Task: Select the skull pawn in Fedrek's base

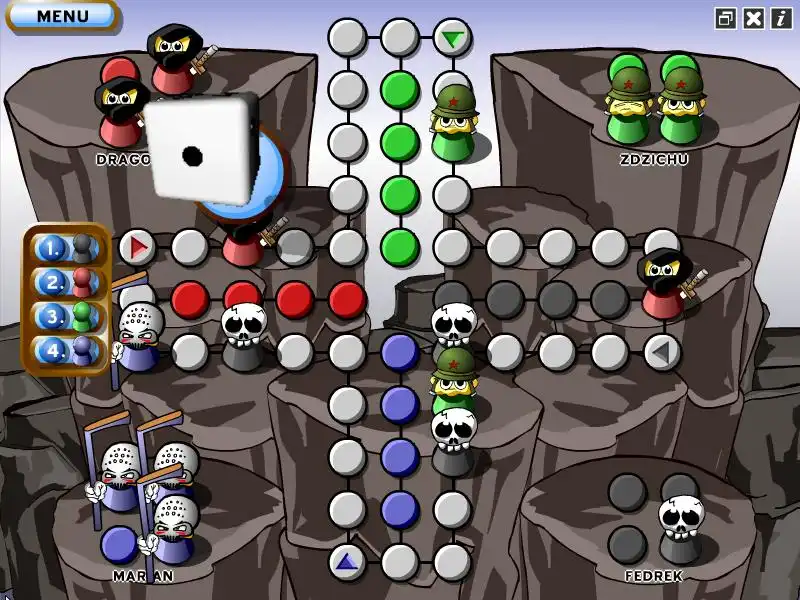Action: [x=680, y=525]
